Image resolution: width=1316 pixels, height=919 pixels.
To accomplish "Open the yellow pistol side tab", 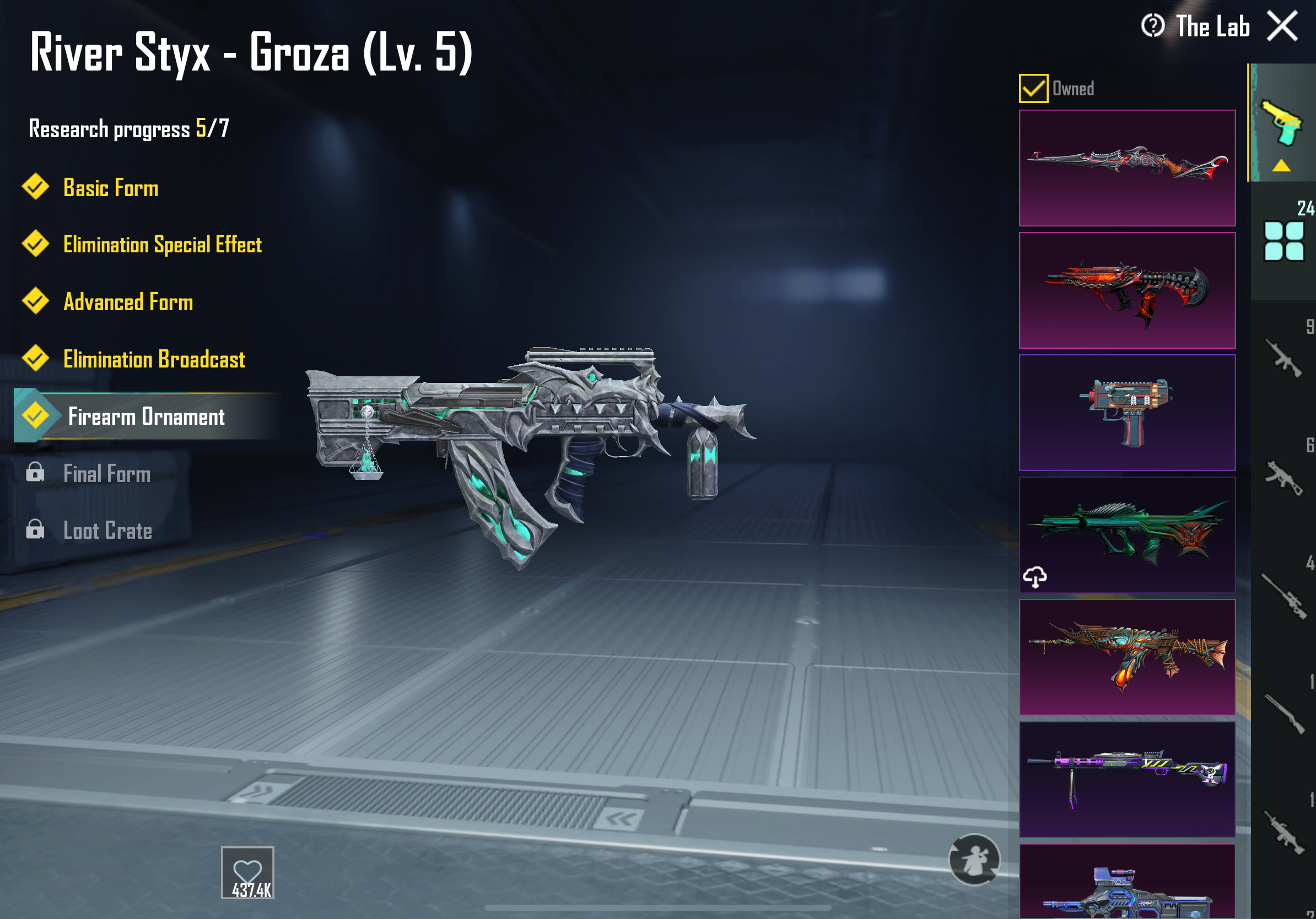I will coord(1282,125).
